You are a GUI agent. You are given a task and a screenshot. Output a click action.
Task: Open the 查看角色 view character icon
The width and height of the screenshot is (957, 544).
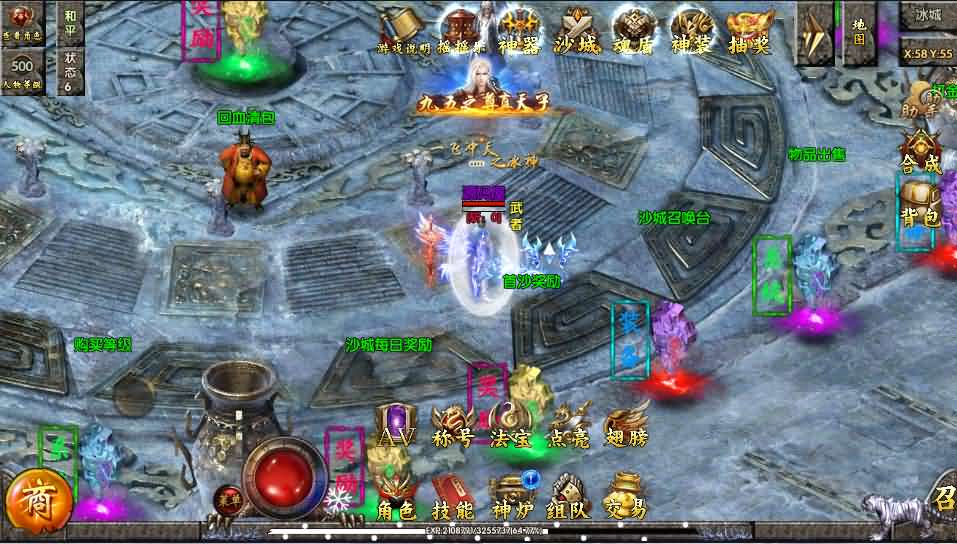pos(22,22)
